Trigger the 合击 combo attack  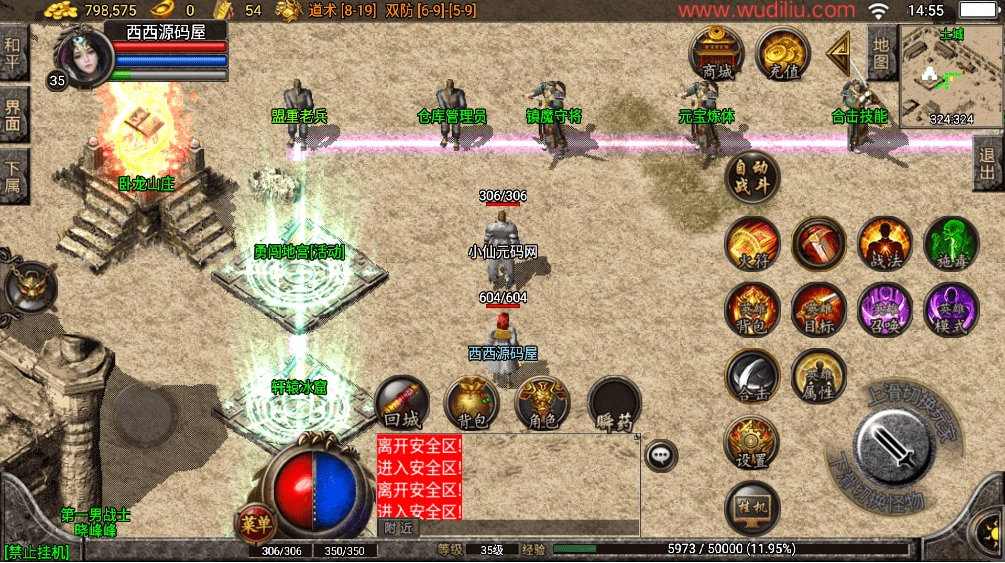pos(753,376)
